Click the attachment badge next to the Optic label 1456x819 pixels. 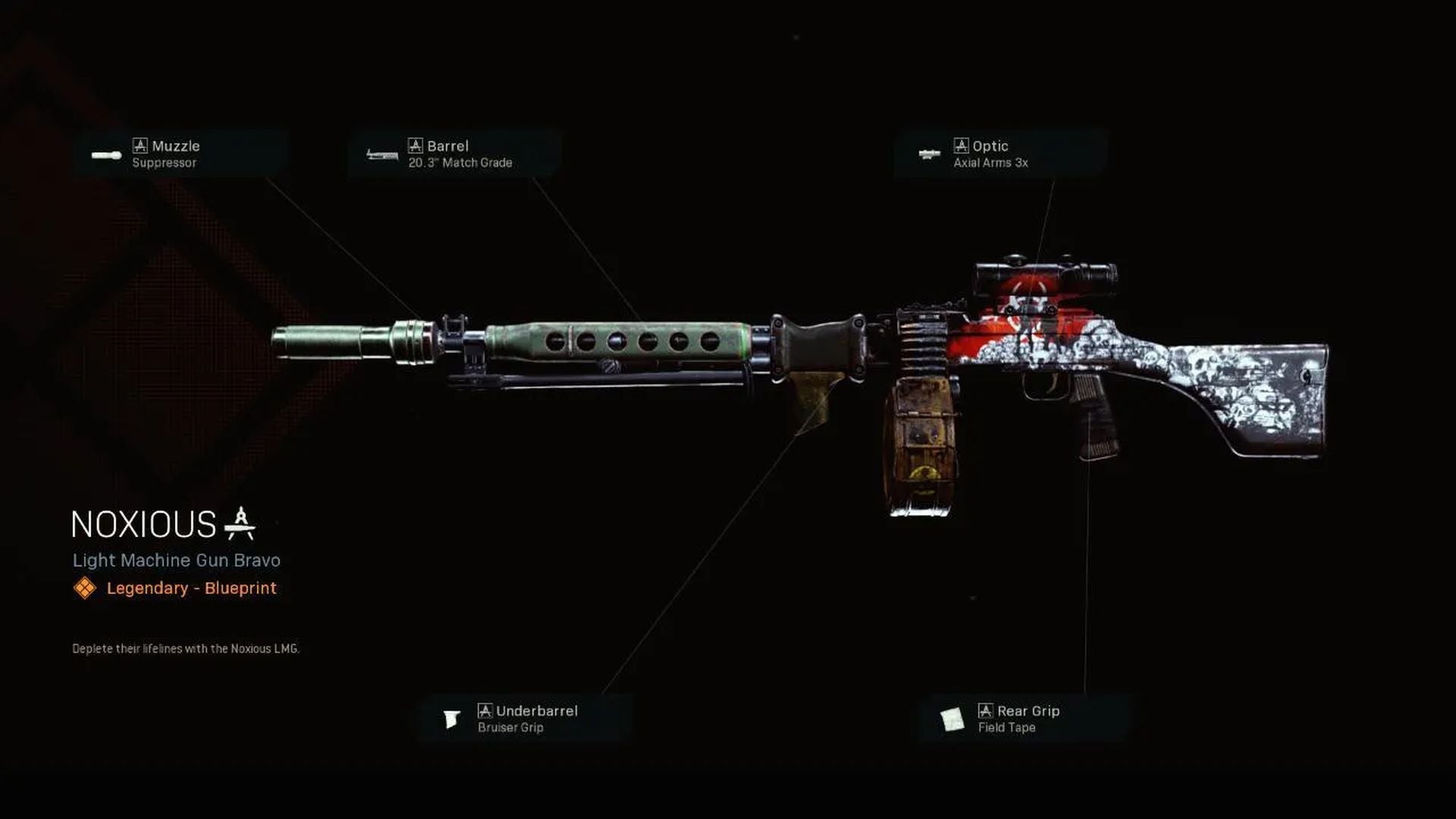tap(961, 146)
